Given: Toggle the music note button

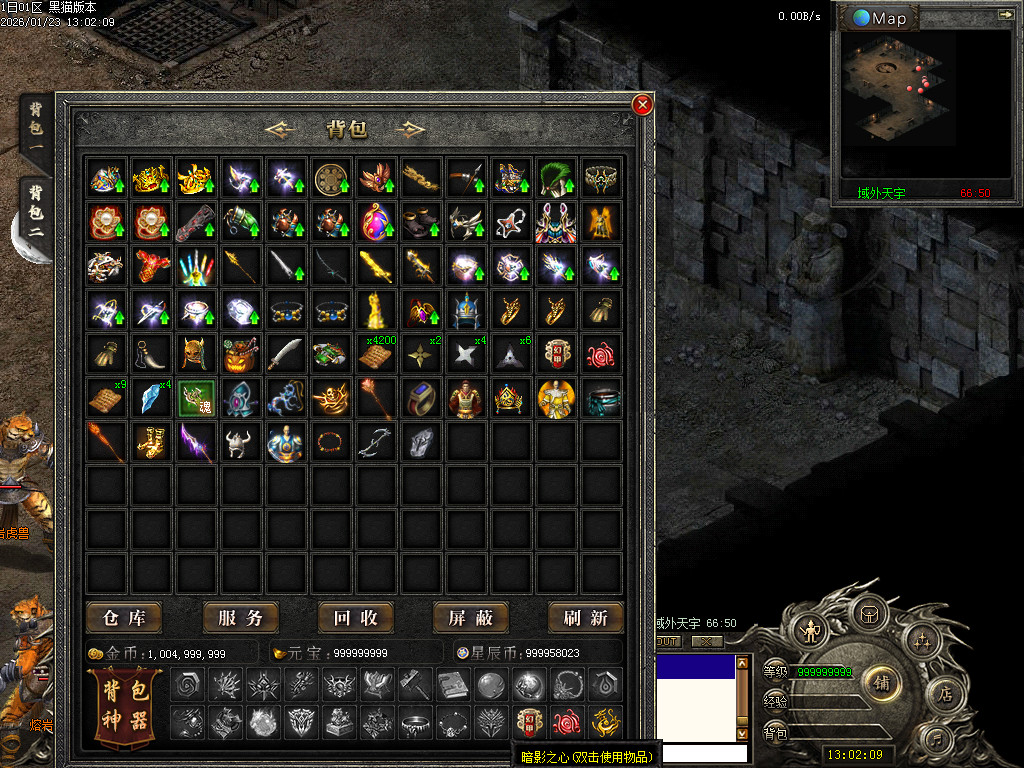Looking at the screenshot, I should [x=937, y=740].
